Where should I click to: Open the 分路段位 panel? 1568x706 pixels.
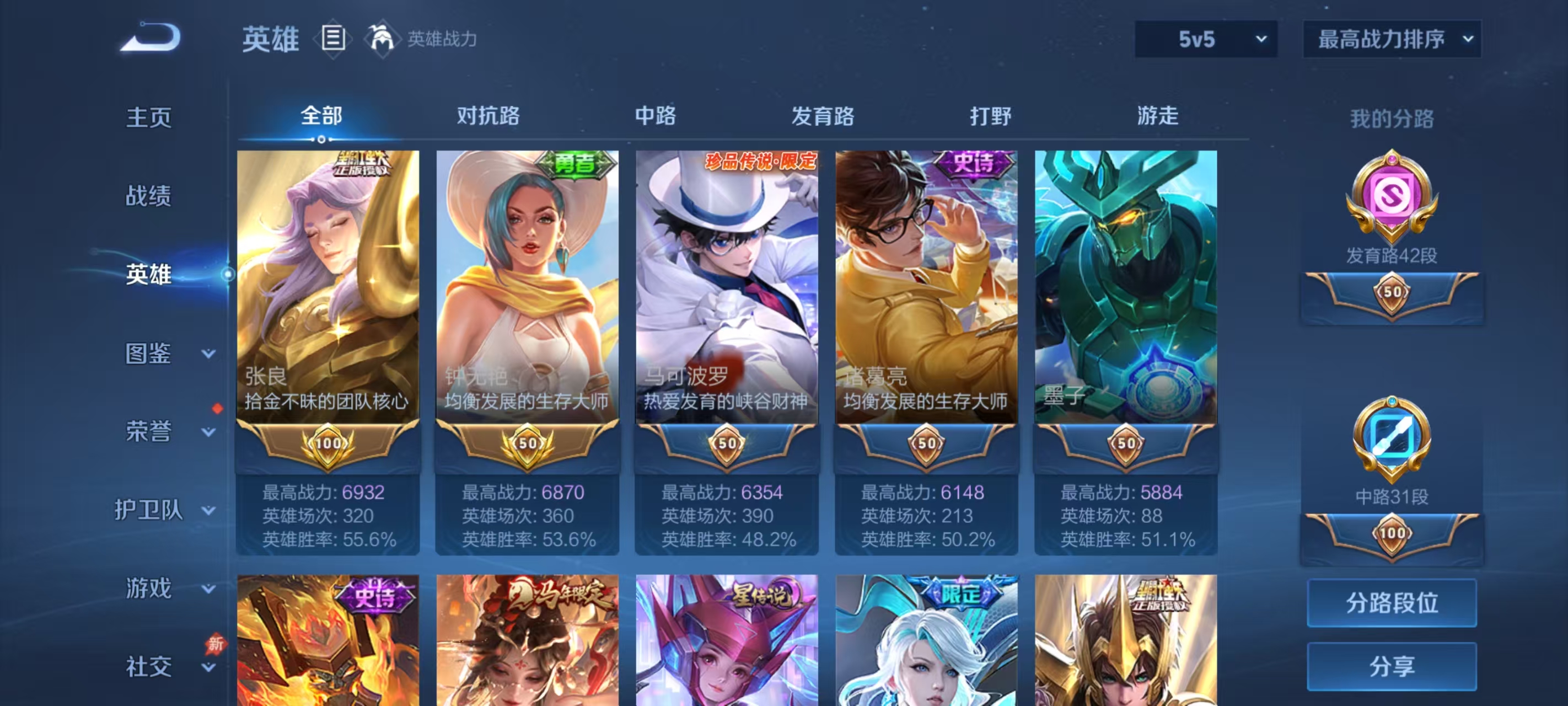pyautogui.click(x=1392, y=603)
